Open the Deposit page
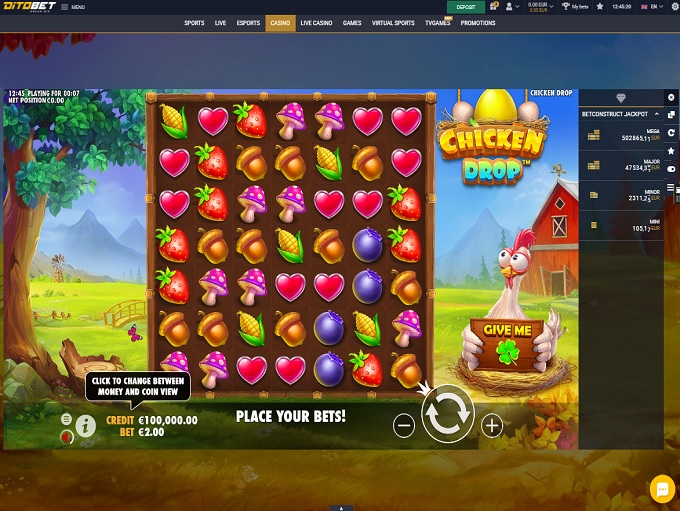Screen dimensions: 680x511 click(466, 6)
